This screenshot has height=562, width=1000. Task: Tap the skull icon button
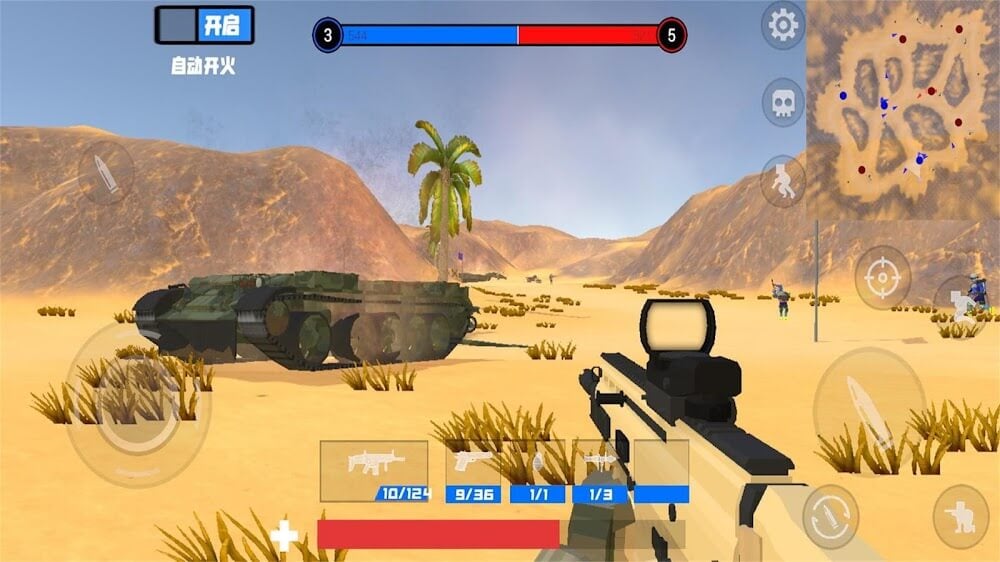[783, 101]
